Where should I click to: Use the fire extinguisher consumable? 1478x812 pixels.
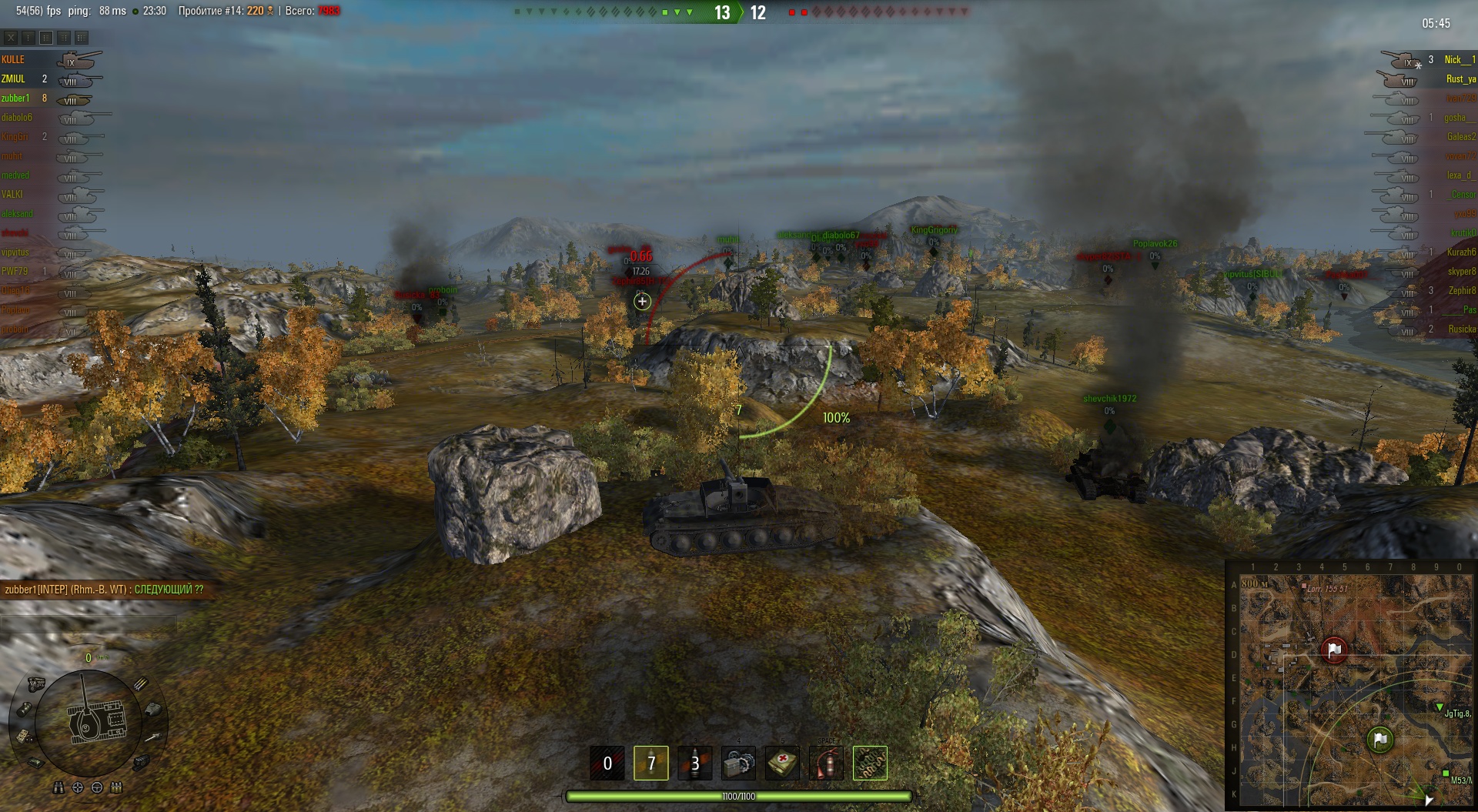(x=826, y=763)
